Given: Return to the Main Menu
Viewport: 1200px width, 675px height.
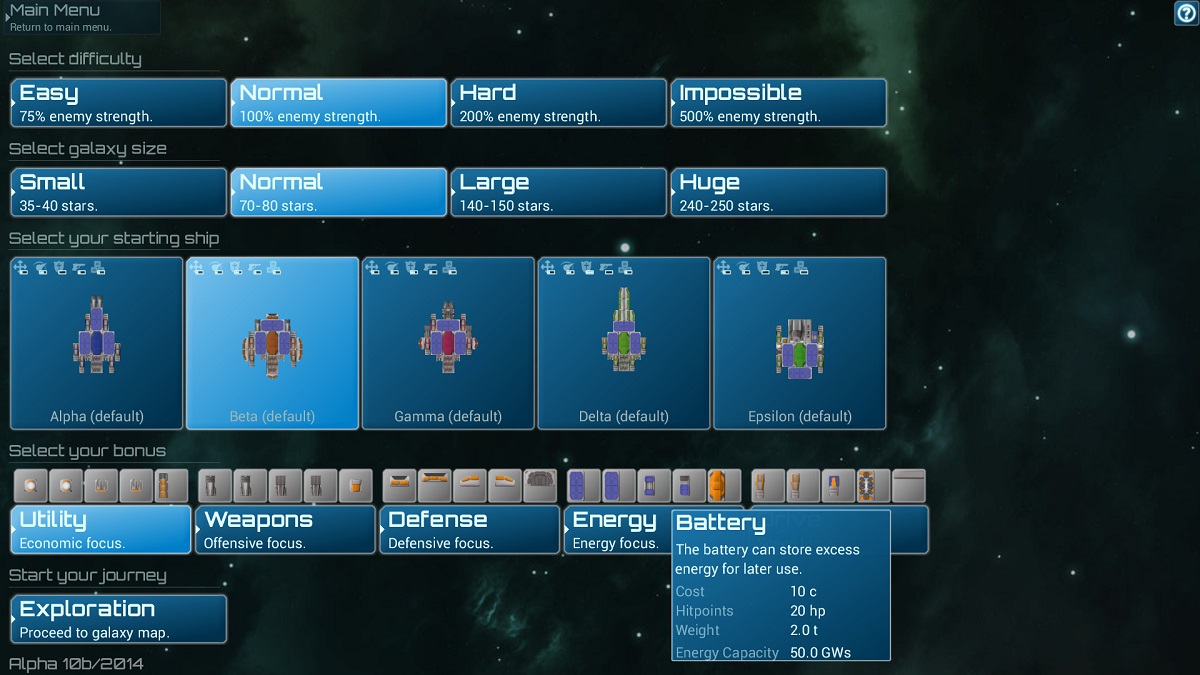Looking at the screenshot, I should (x=80, y=17).
